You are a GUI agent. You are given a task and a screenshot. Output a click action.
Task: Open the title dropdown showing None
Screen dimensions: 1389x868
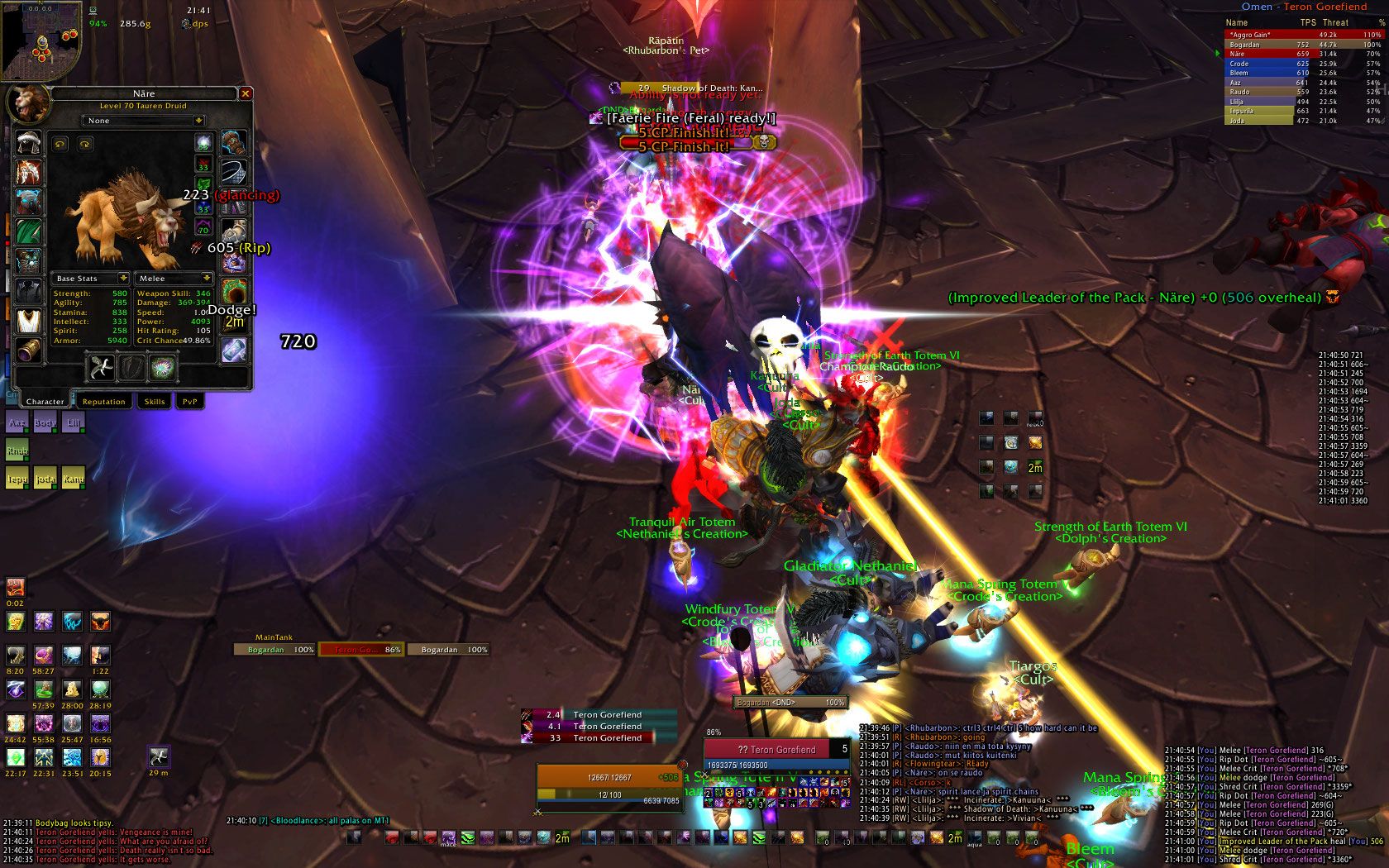point(144,121)
